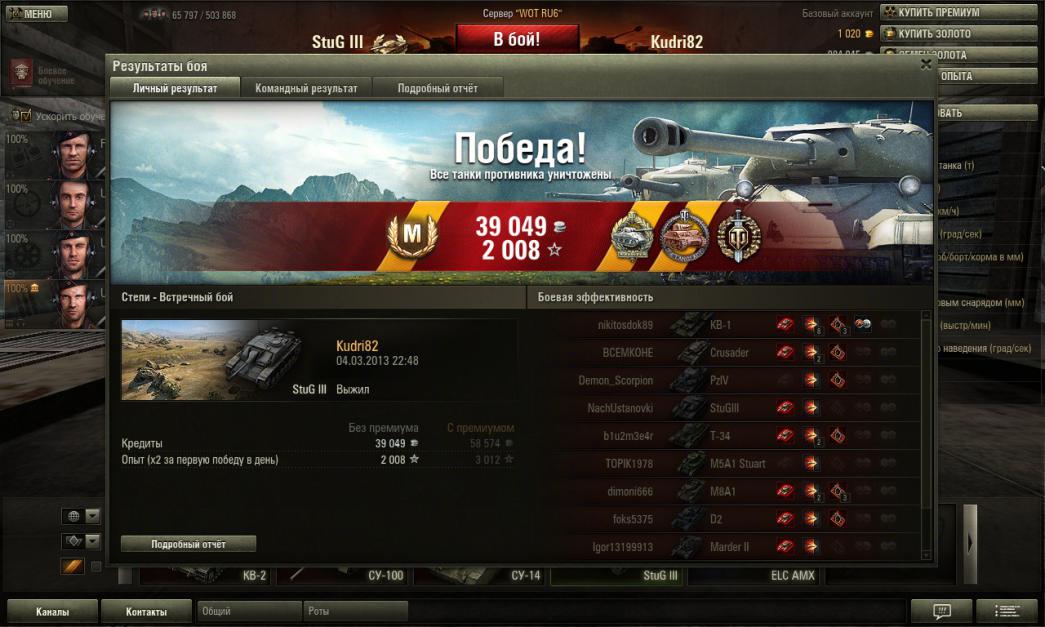This screenshot has width=1045, height=627.
Task: Open the Каналы chat channels
Action: coord(52,611)
